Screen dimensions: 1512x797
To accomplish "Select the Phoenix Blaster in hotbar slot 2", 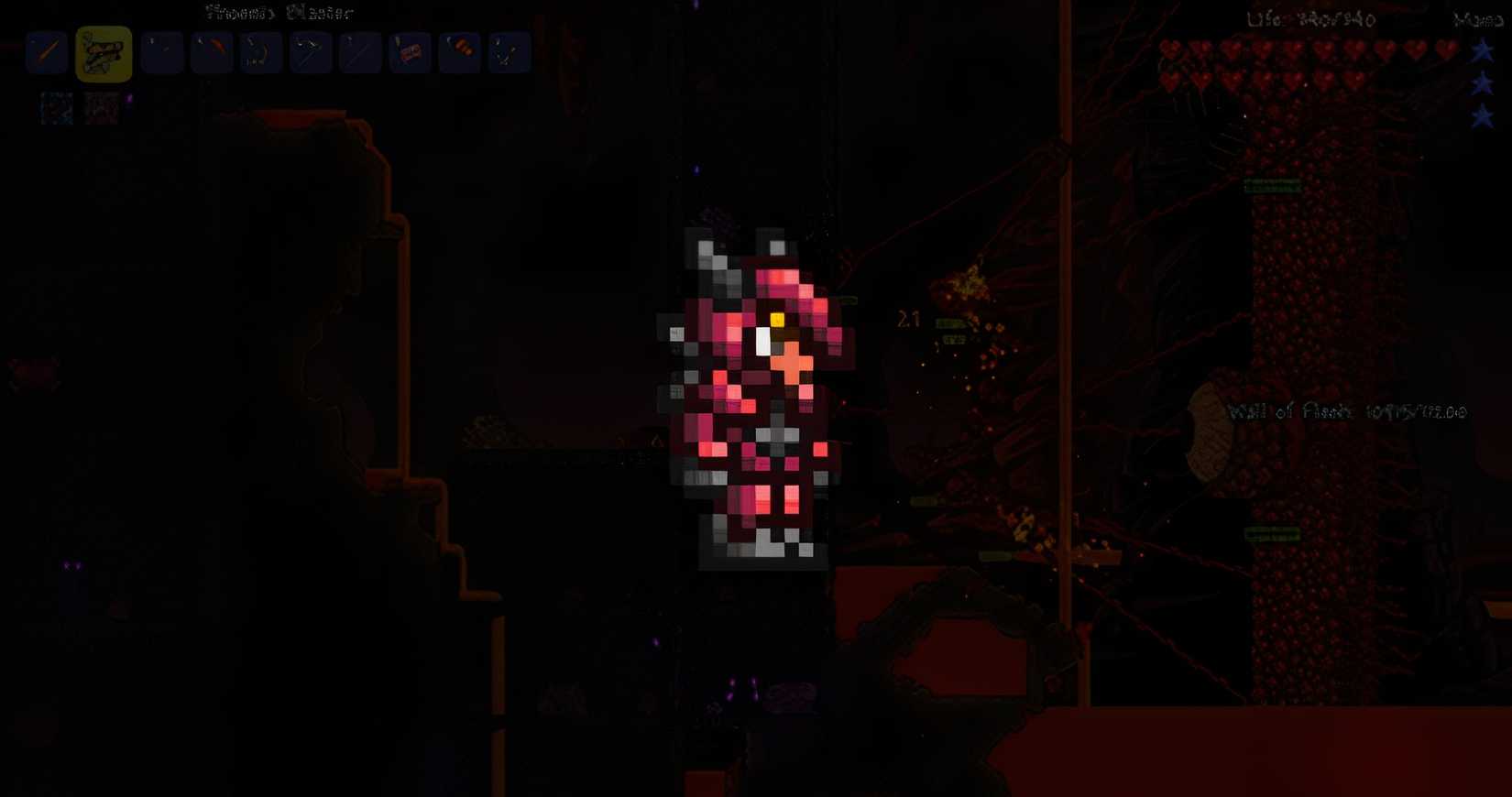I will point(103,52).
